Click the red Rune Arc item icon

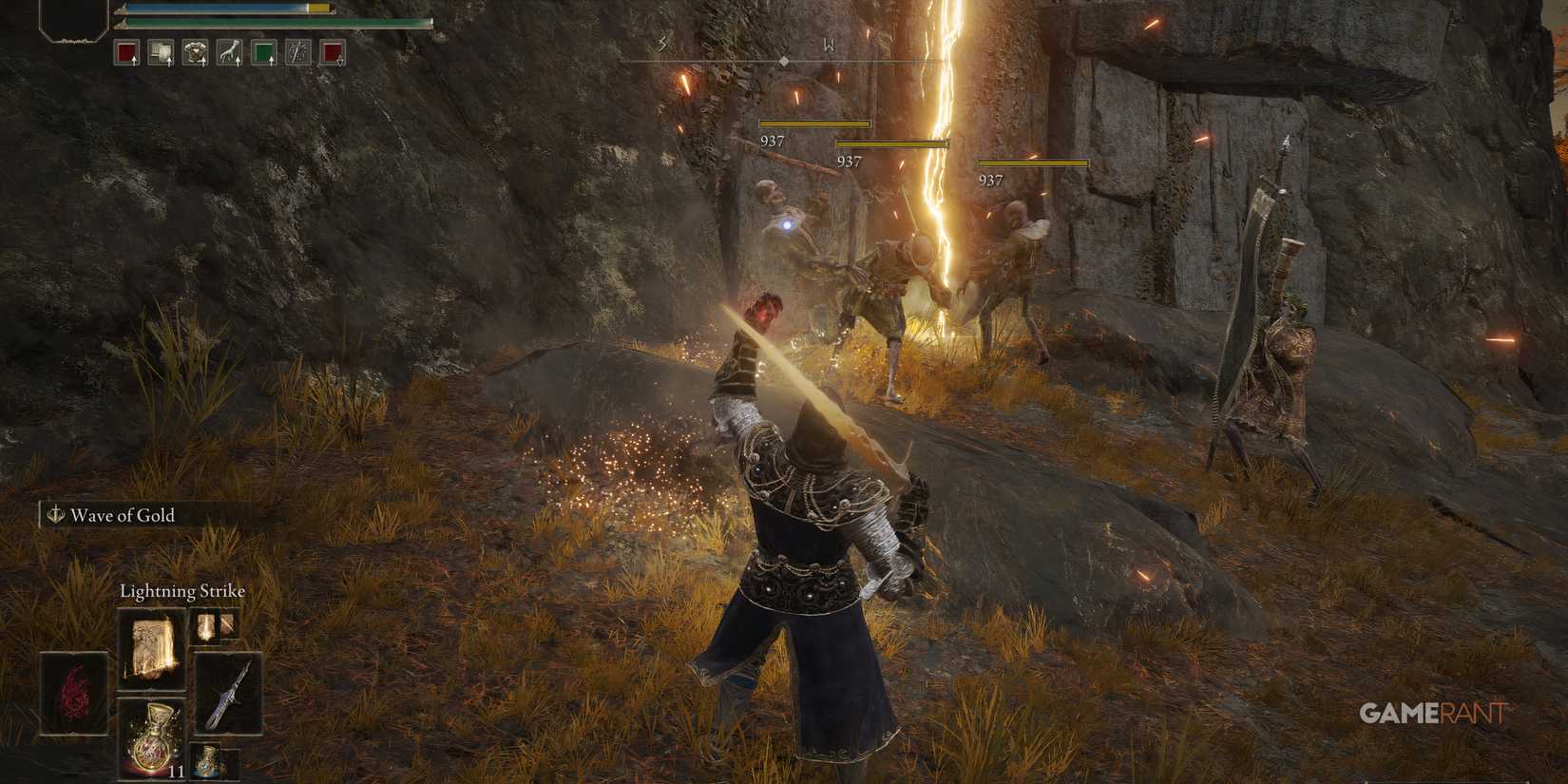pos(73,692)
